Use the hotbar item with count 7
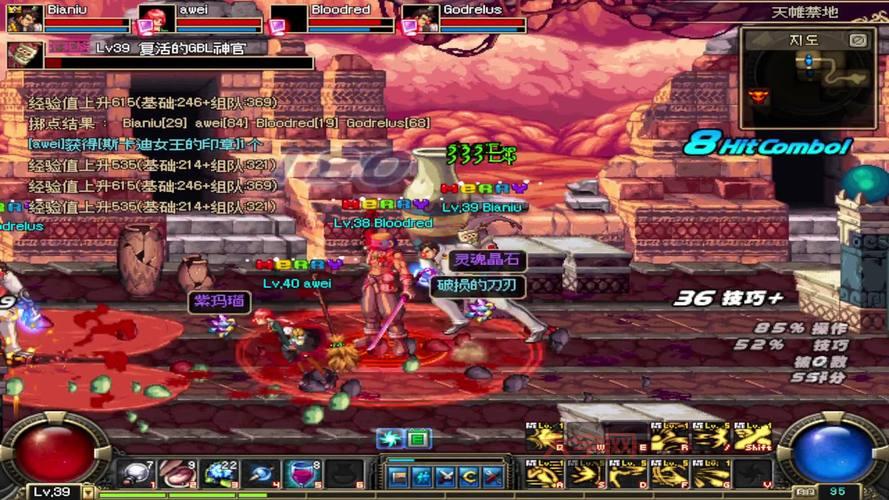The height and width of the screenshot is (500, 889). (x=135, y=473)
